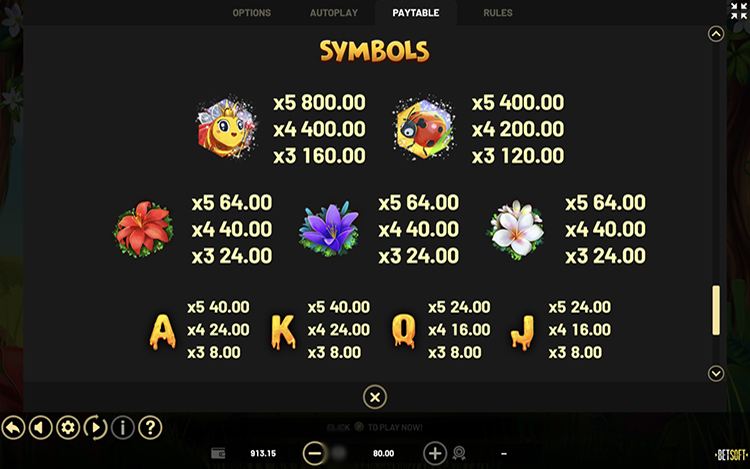Select the Paytable tab
The width and height of the screenshot is (750, 469).
coord(416,13)
